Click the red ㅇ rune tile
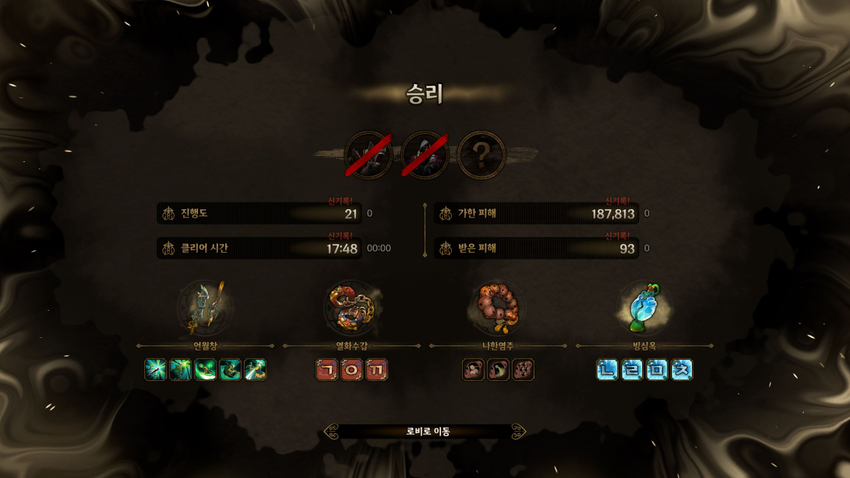The image size is (850, 478). [x=351, y=370]
